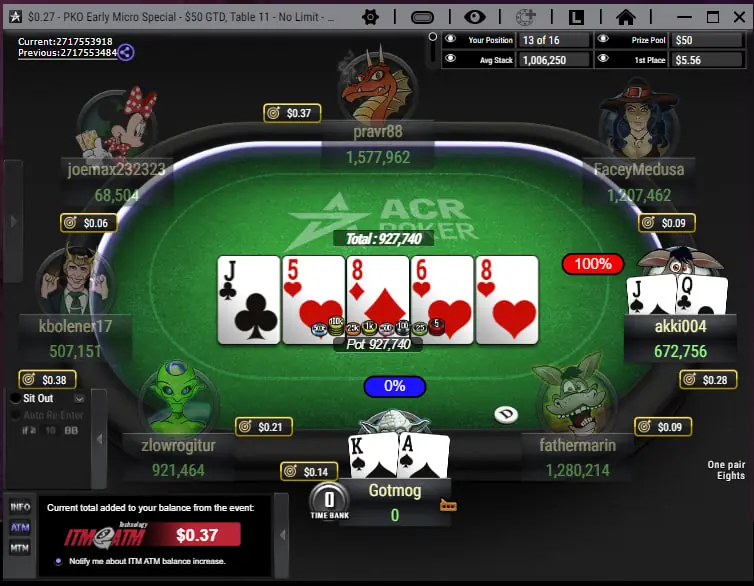The height and width of the screenshot is (586, 754).
Task: Click the eye icon in the top toolbar
Action: click(x=474, y=17)
